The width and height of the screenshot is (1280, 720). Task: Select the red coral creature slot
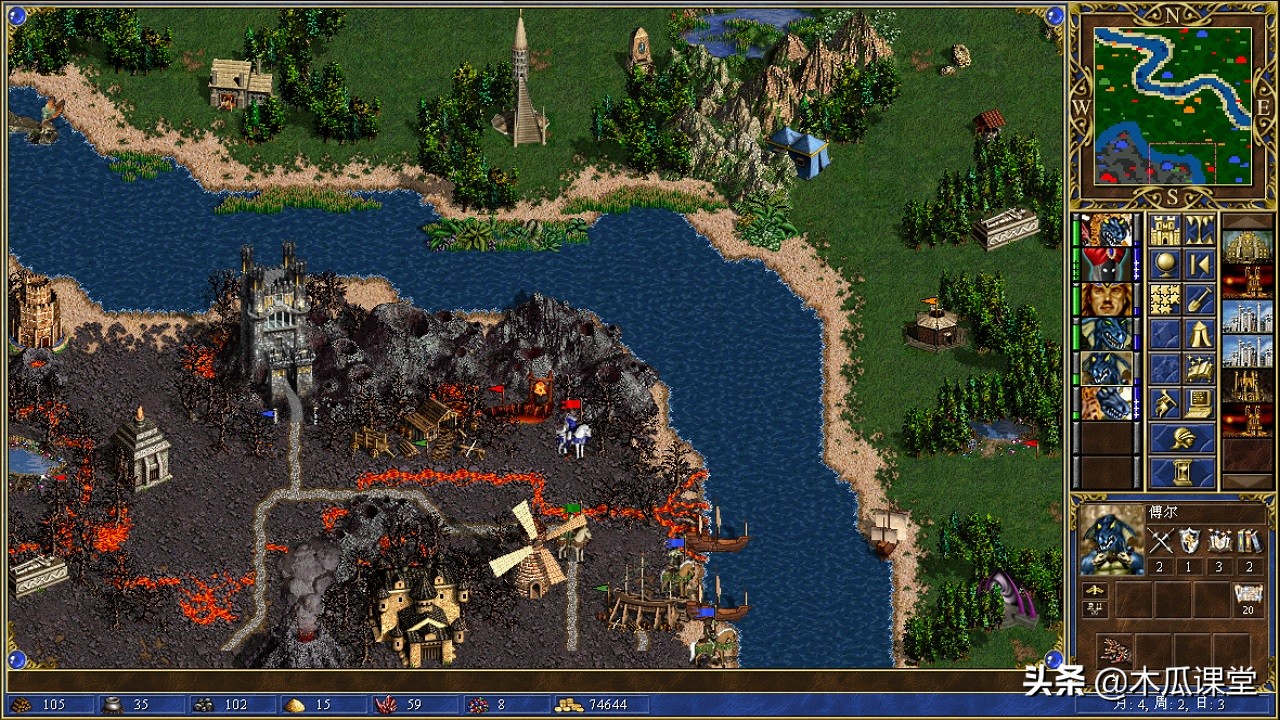1112,649
